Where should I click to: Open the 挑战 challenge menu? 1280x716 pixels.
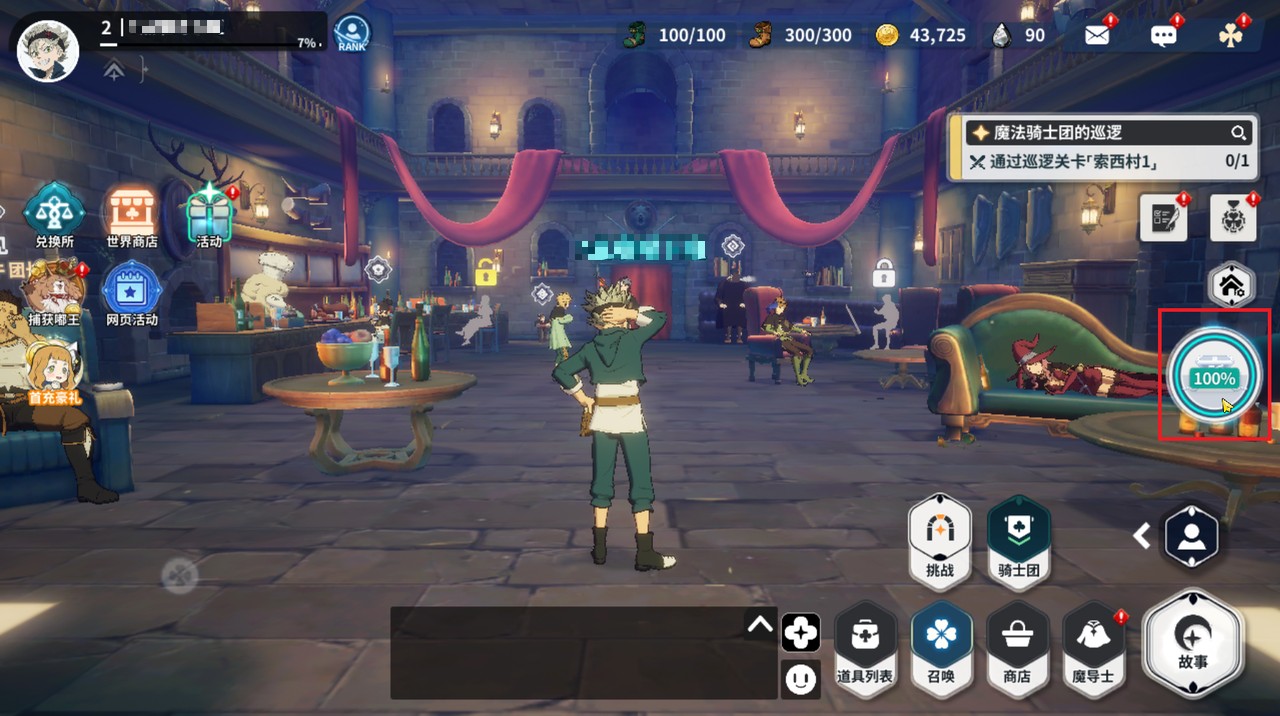pos(940,541)
